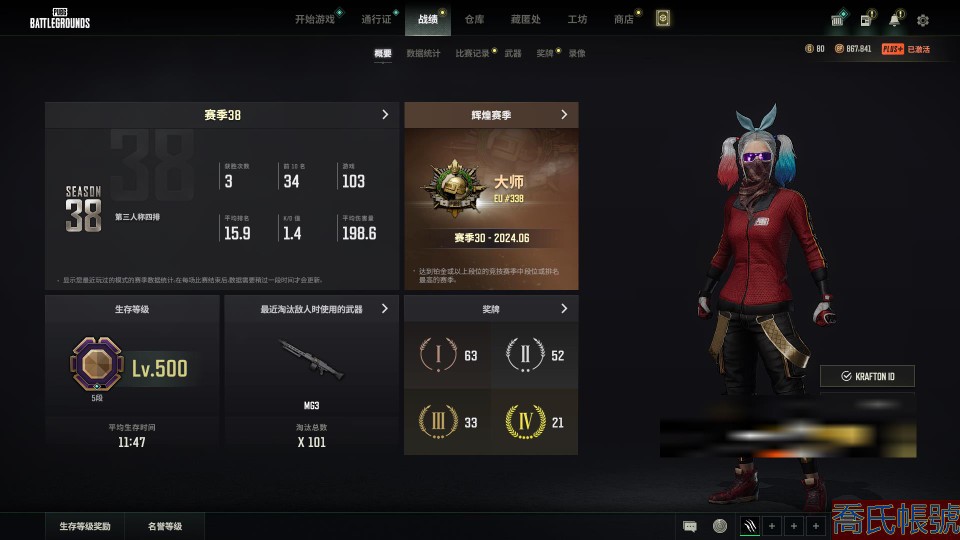Click the KRAFTON ID button
Image resolution: width=960 pixels, height=540 pixels.
click(867, 376)
